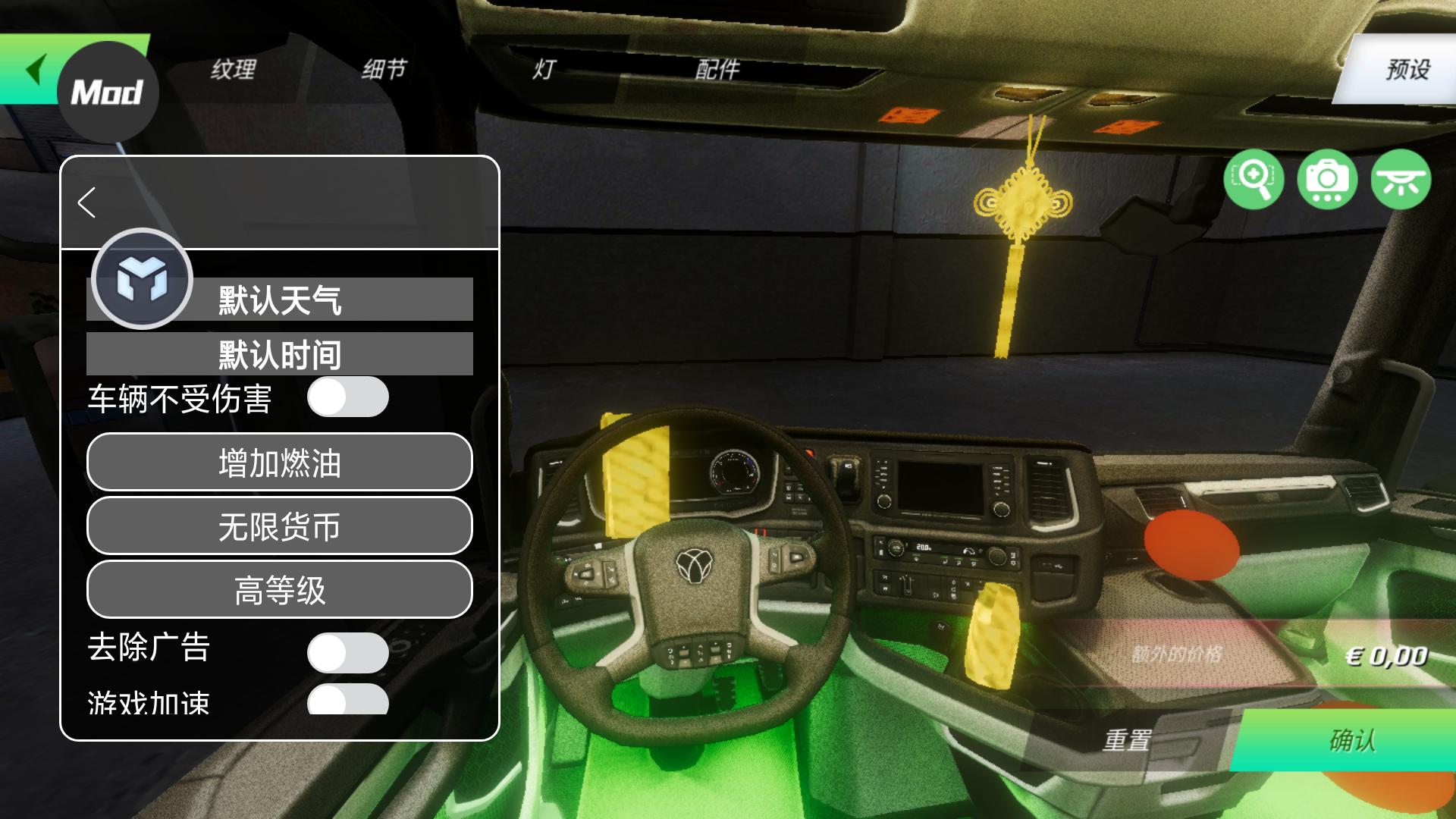Toggle the 游戏加速 switch
The image size is (1456, 819).
pyautogui.click(x=347, y=700)
